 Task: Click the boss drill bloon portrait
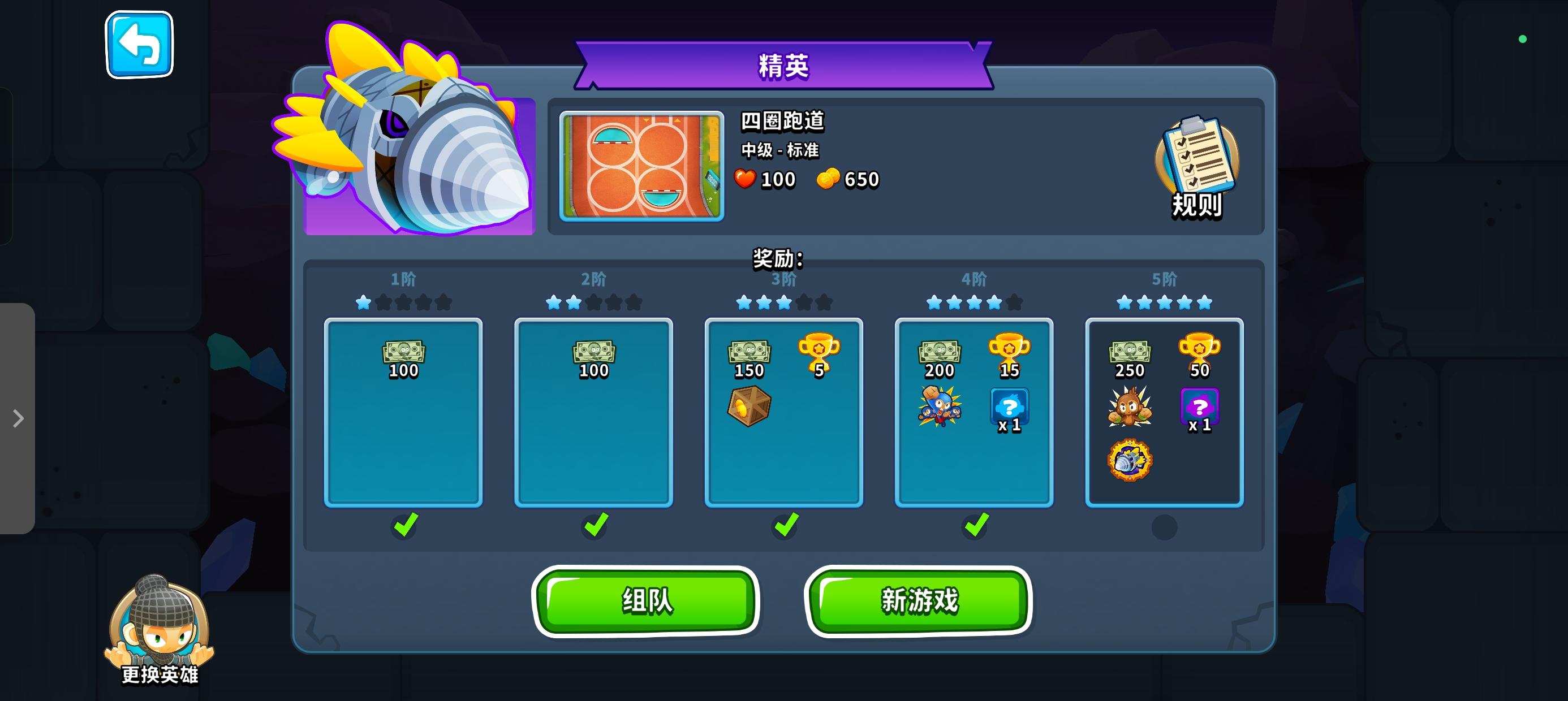(x=420, y=152)
